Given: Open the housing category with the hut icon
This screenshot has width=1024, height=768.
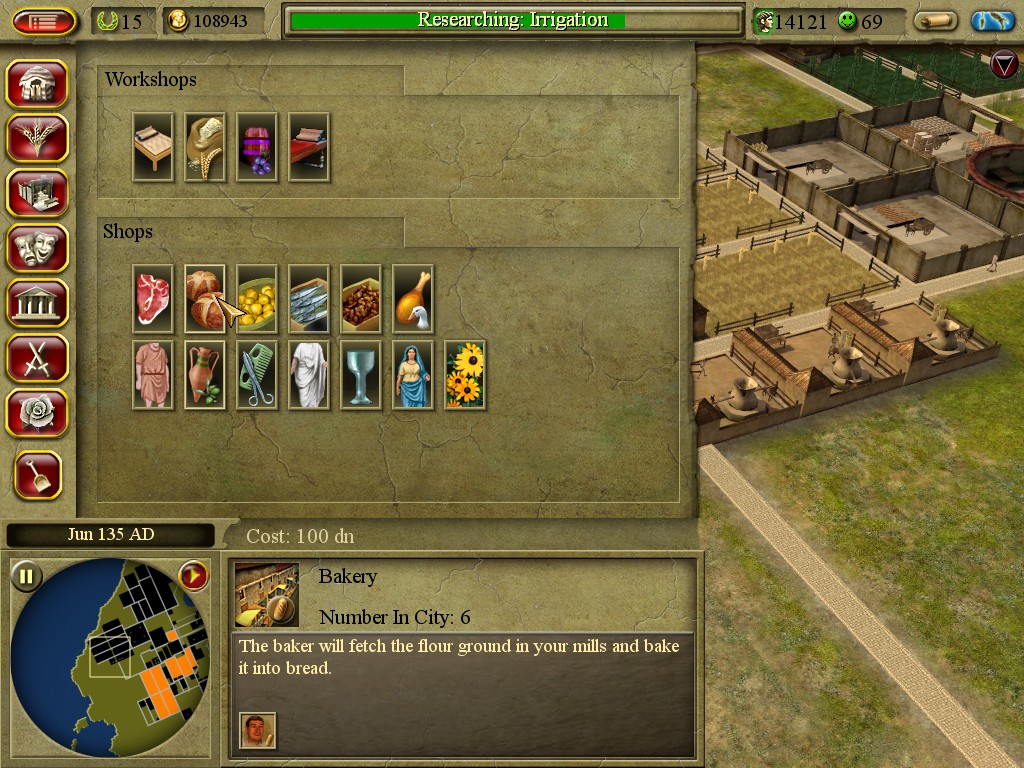Looking at the screenshot, I should click(x=37, y=84).
